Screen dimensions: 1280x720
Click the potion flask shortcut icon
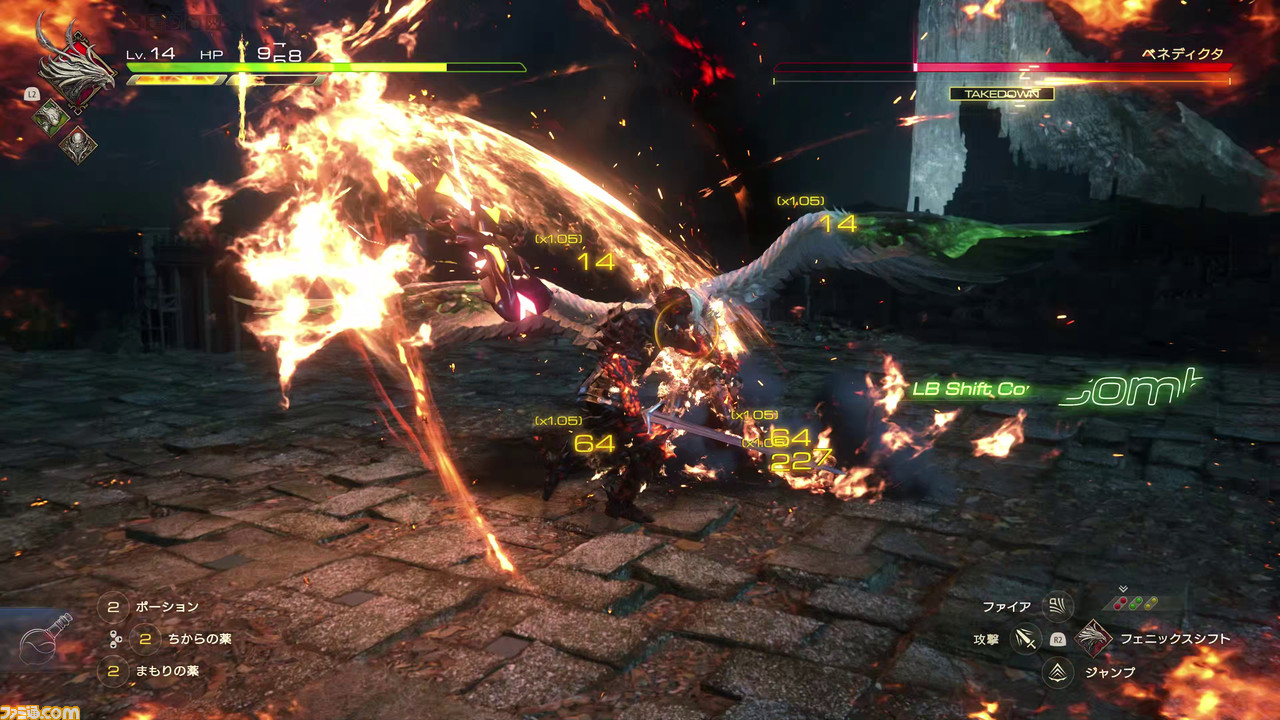click(x=47, y=638)
